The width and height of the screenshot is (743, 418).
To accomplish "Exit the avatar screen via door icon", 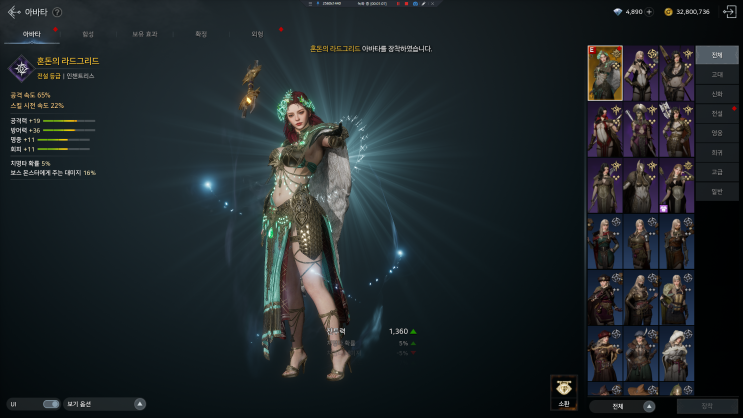I will [729, 12].
